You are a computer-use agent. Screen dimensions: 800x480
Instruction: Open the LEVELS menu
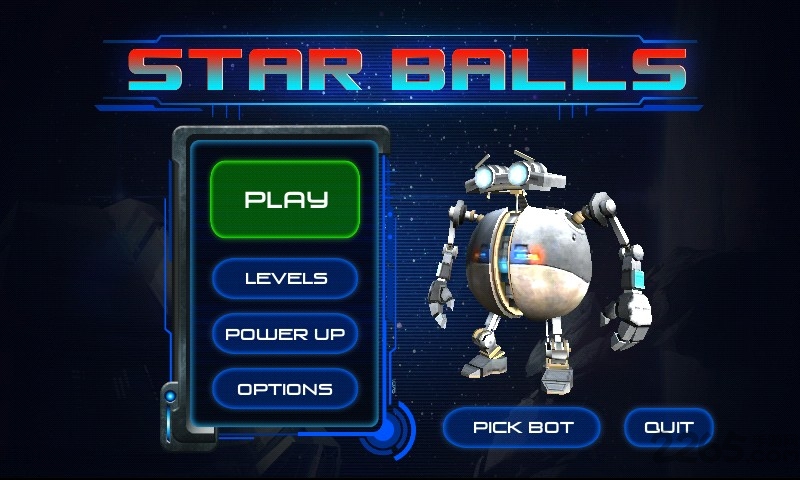point(285,278)
